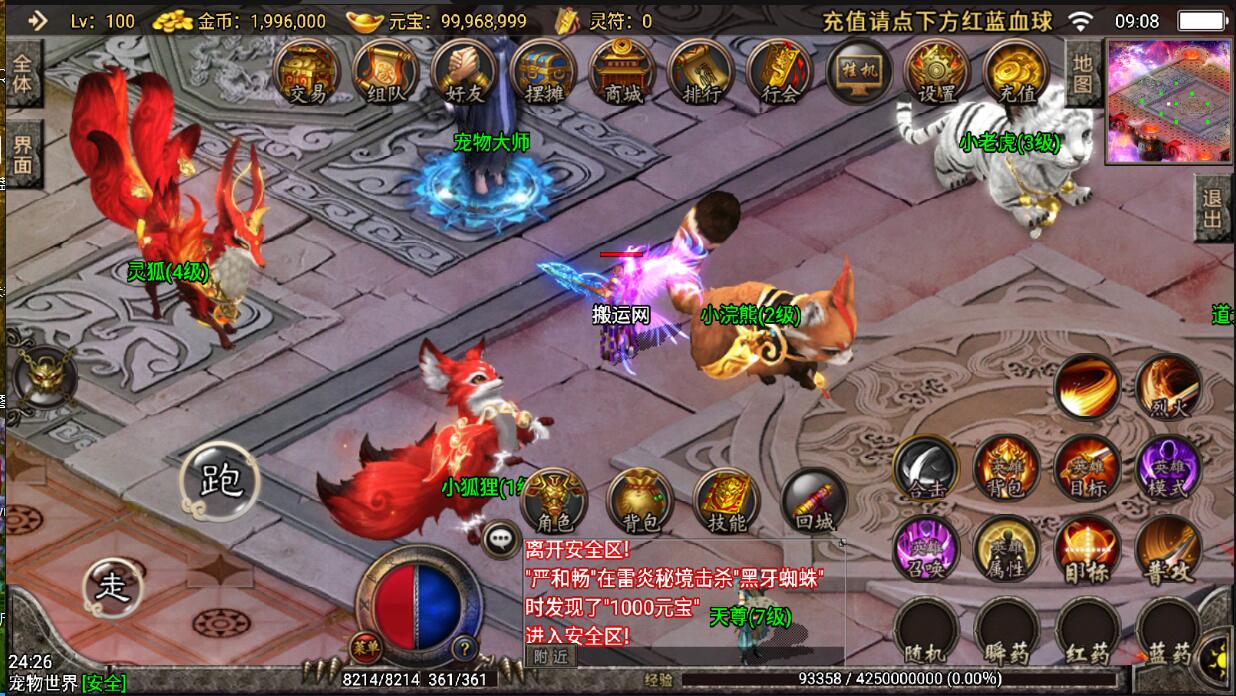
Task: Open the 商城 shop
Action: click(x=623, y=73)
